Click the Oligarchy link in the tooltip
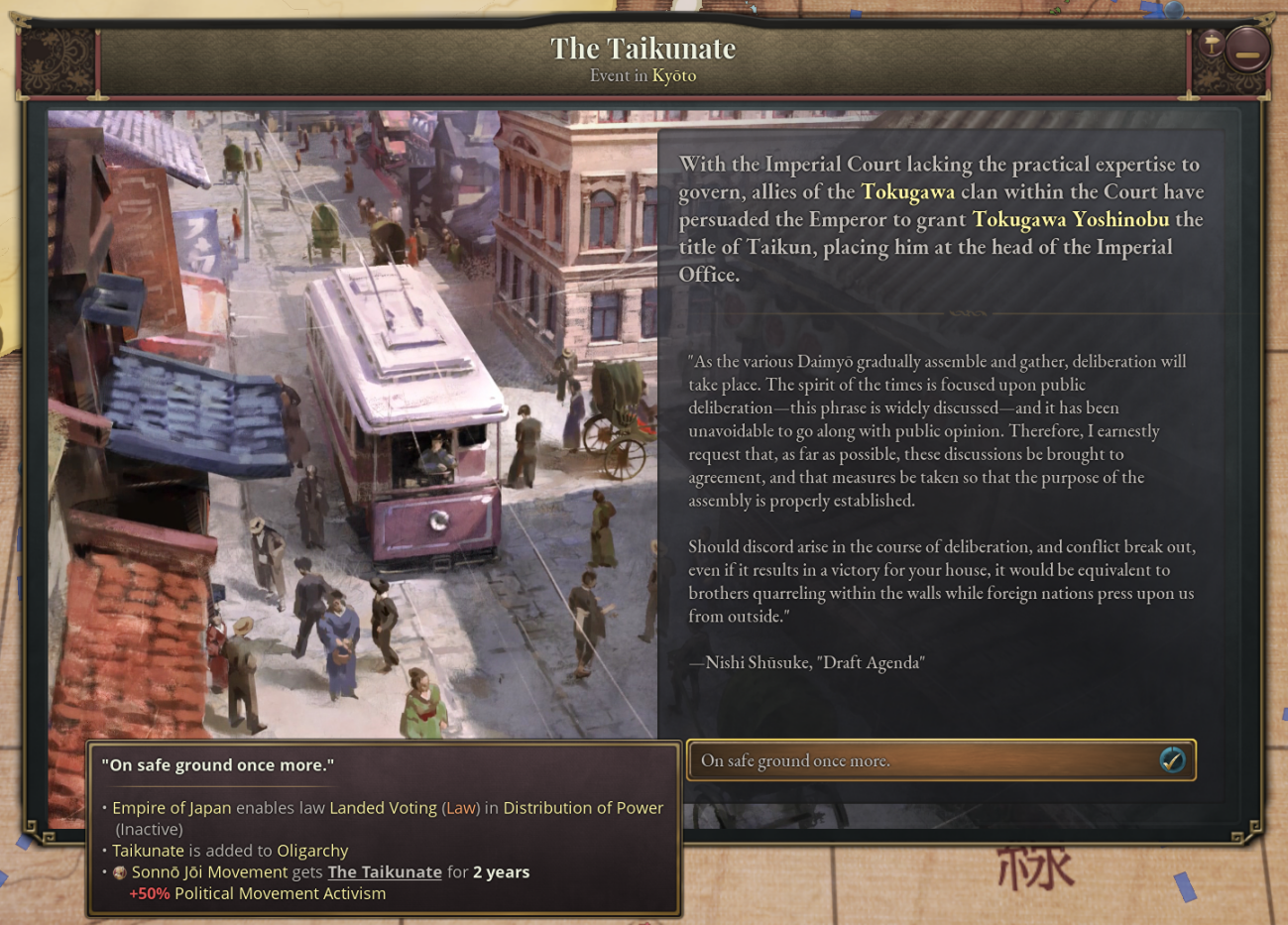This screenshot has height=925, width=1288. pyautogui.click(x=312, y=851)
